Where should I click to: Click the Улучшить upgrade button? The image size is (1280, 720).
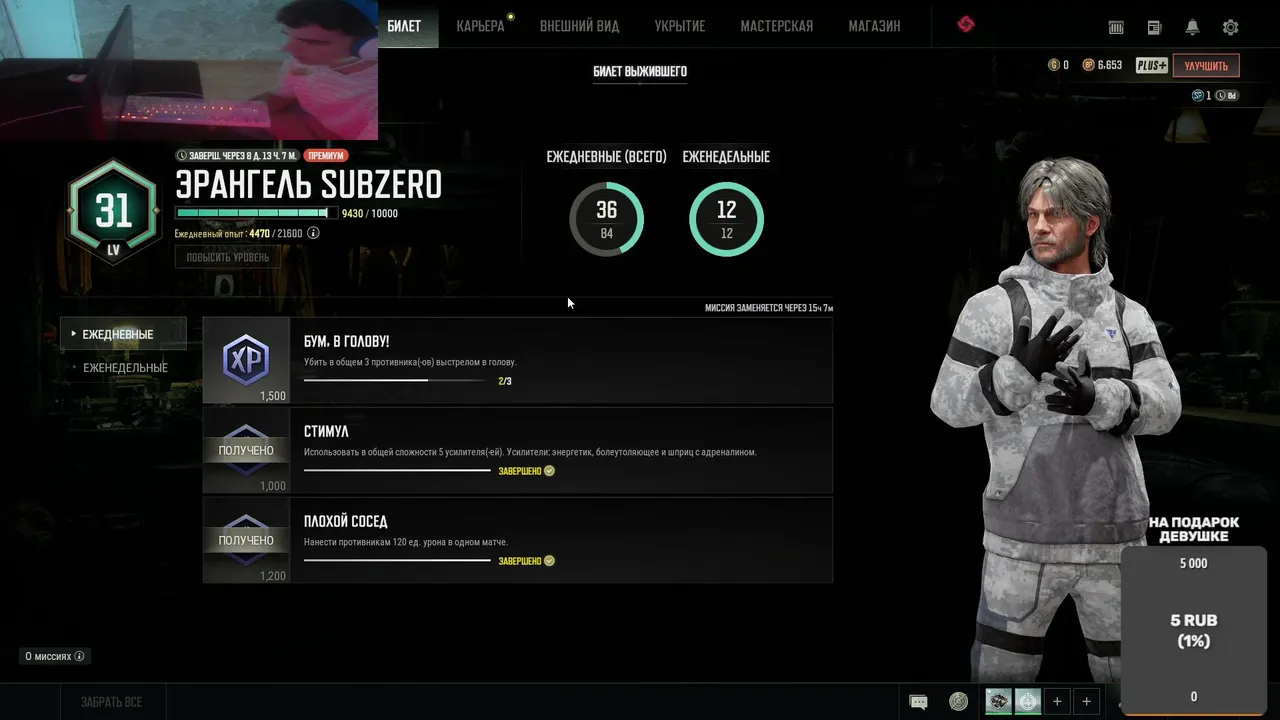coord(1206,66)
